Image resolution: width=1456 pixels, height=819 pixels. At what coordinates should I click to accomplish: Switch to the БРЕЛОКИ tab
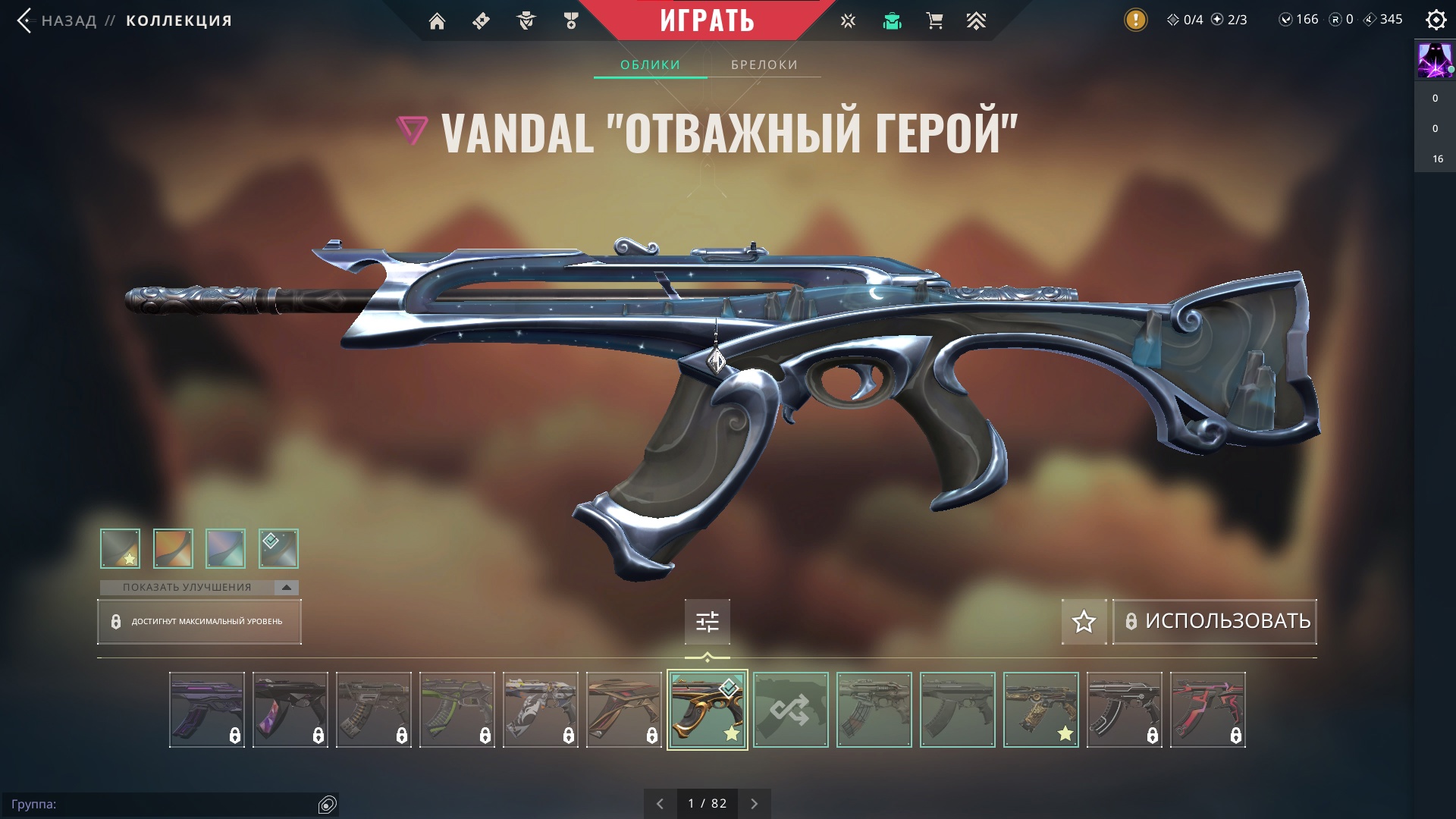[764, 64]
